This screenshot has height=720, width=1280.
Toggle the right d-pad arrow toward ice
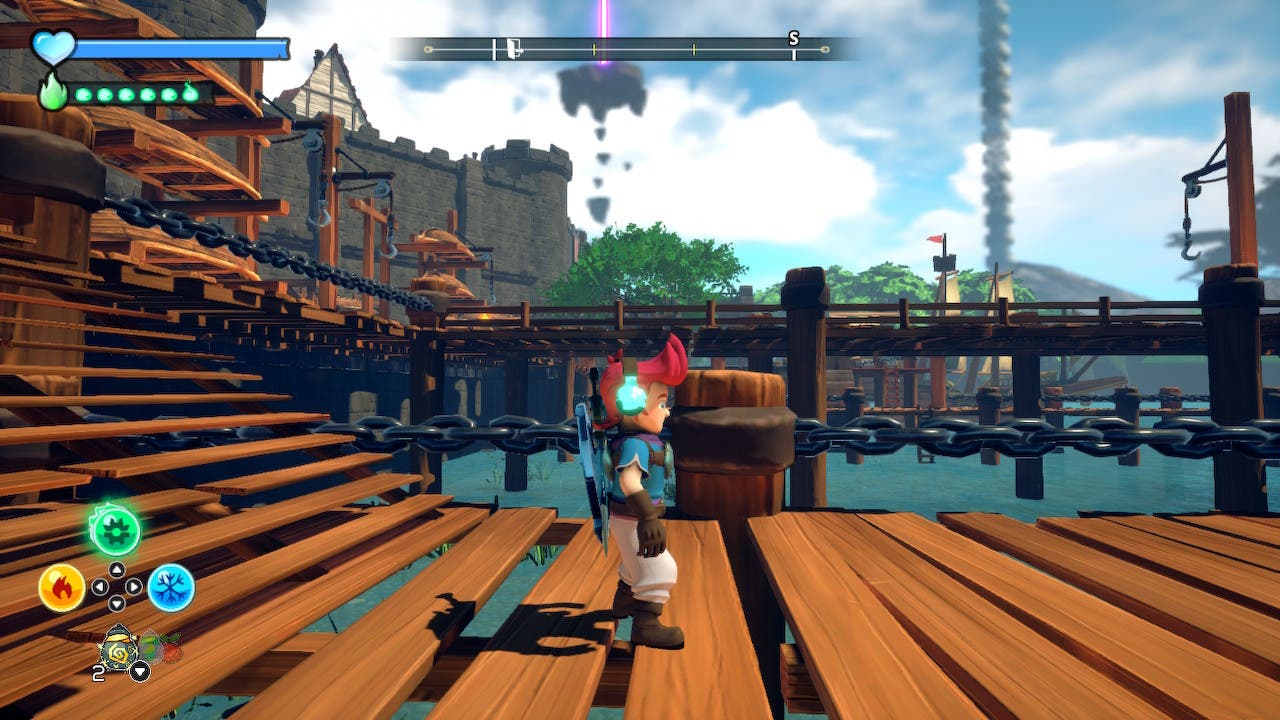tap(132, 587)
